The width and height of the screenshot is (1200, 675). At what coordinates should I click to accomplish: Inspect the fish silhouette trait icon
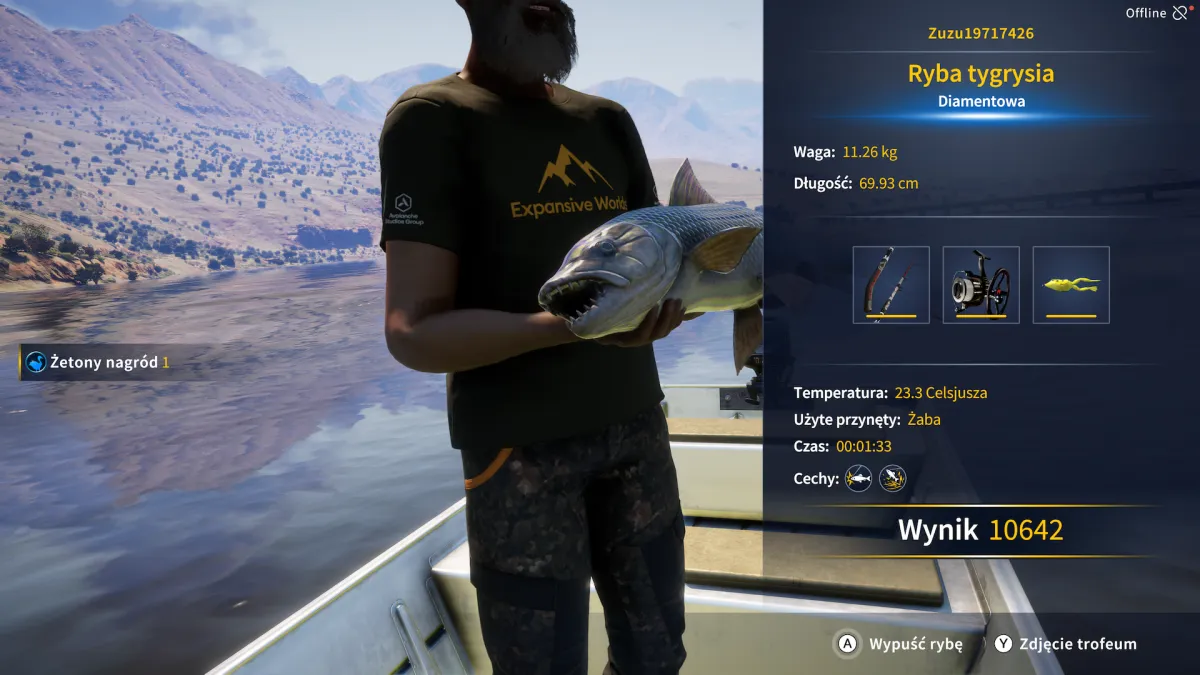point(858,479)
